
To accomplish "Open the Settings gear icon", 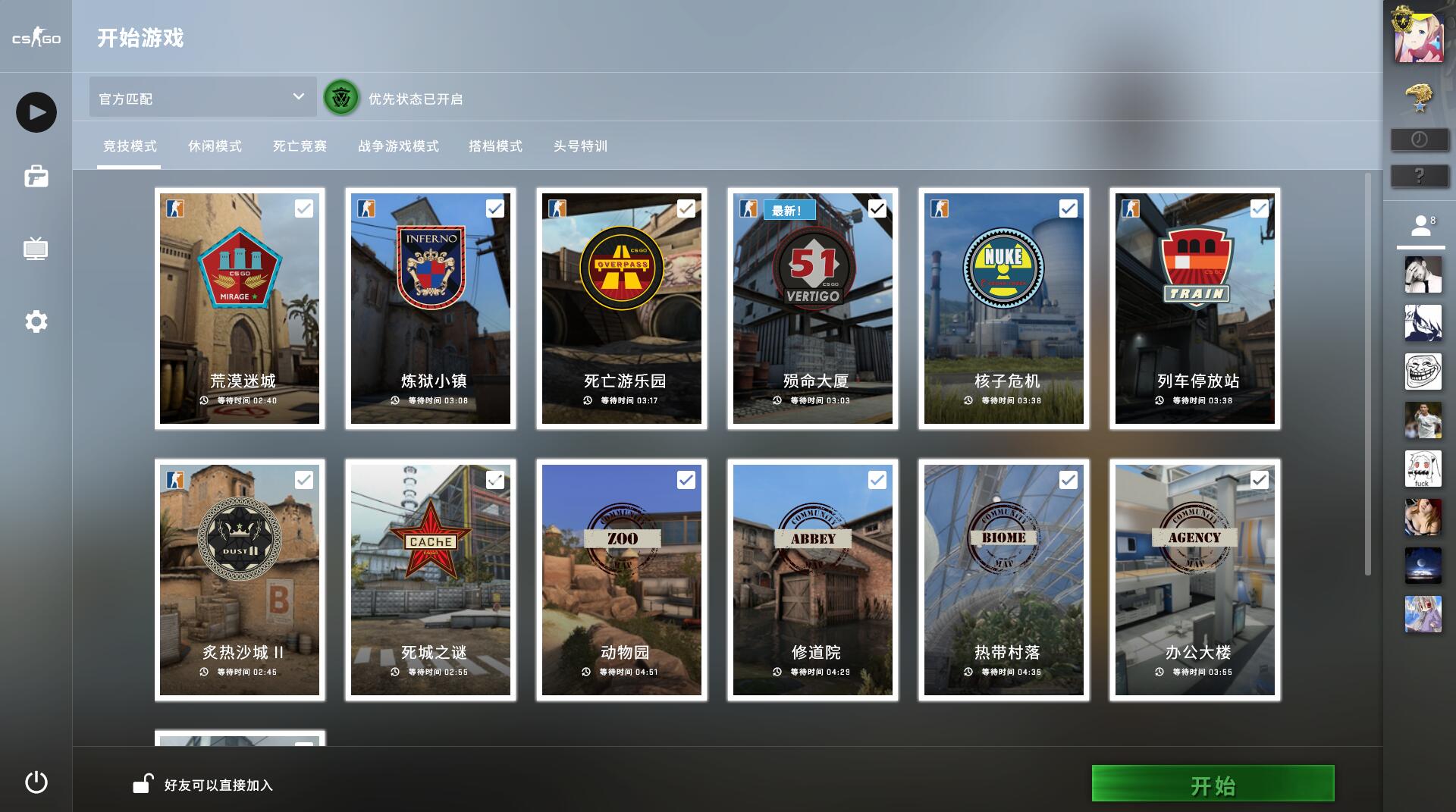I will [x=35, y=321].
